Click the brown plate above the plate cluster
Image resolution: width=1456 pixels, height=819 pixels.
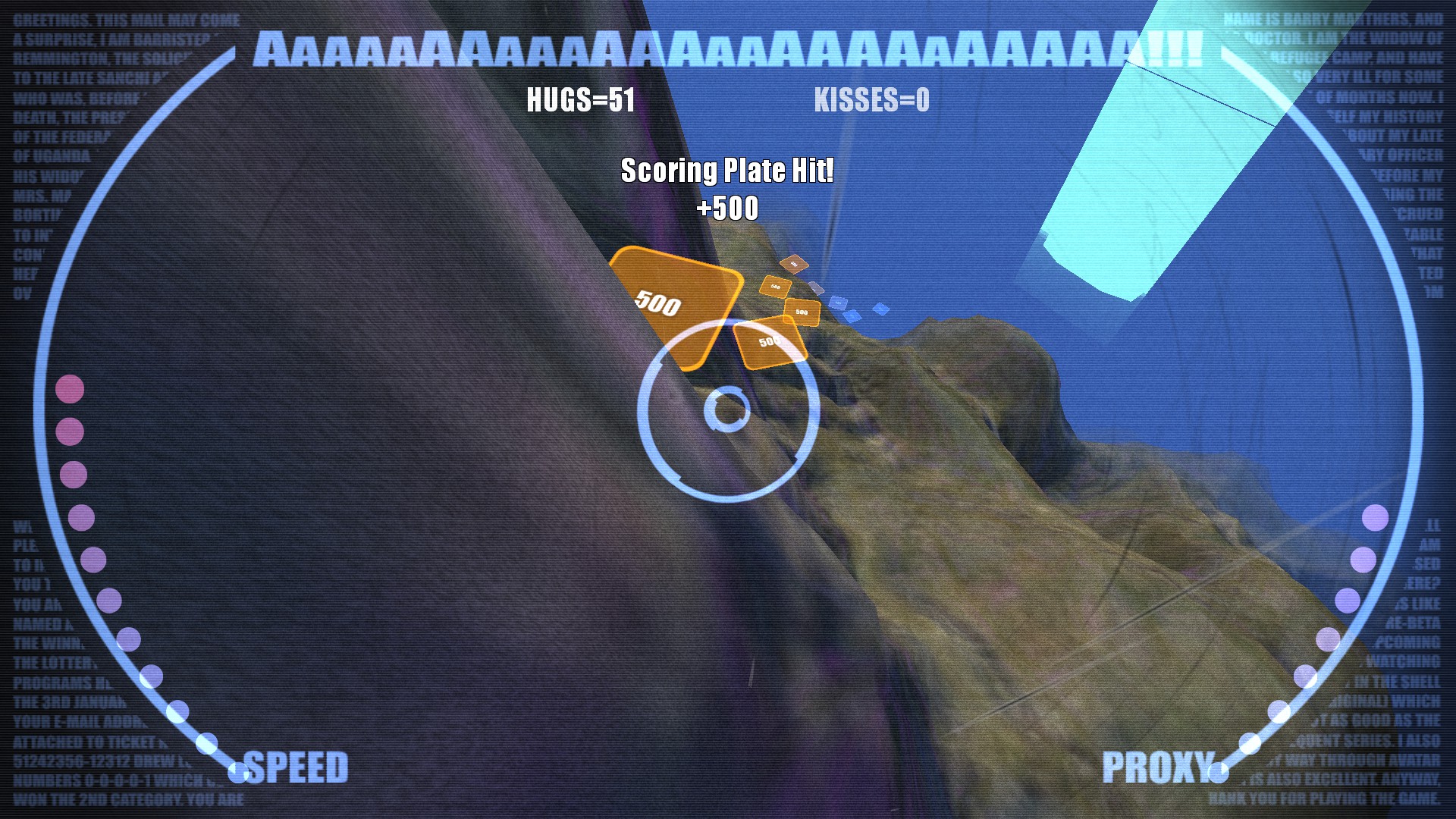795,264
